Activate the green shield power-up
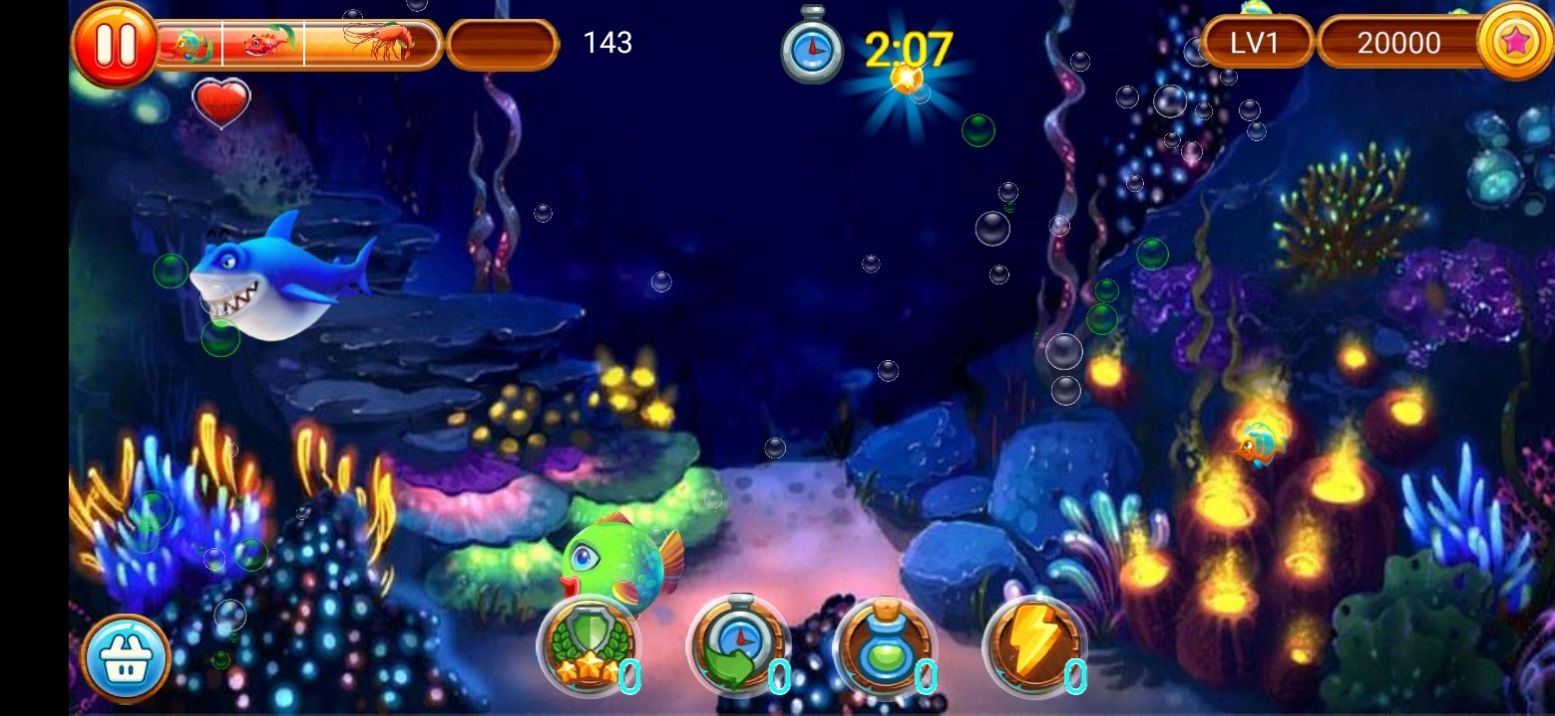This screenshot has height=716, width=1555. (x=587, y=647)
